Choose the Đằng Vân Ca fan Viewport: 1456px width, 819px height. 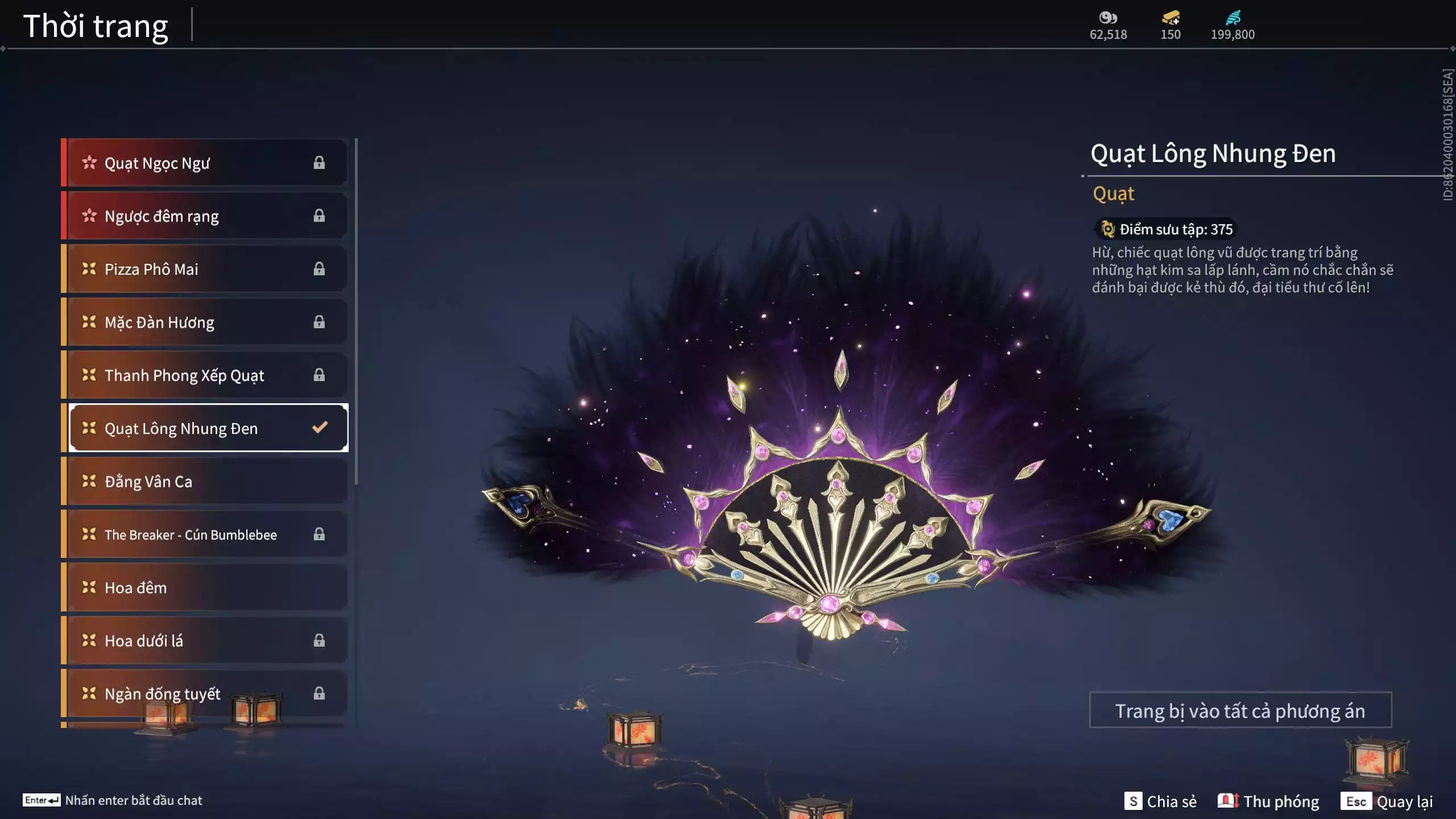point(205,482)
